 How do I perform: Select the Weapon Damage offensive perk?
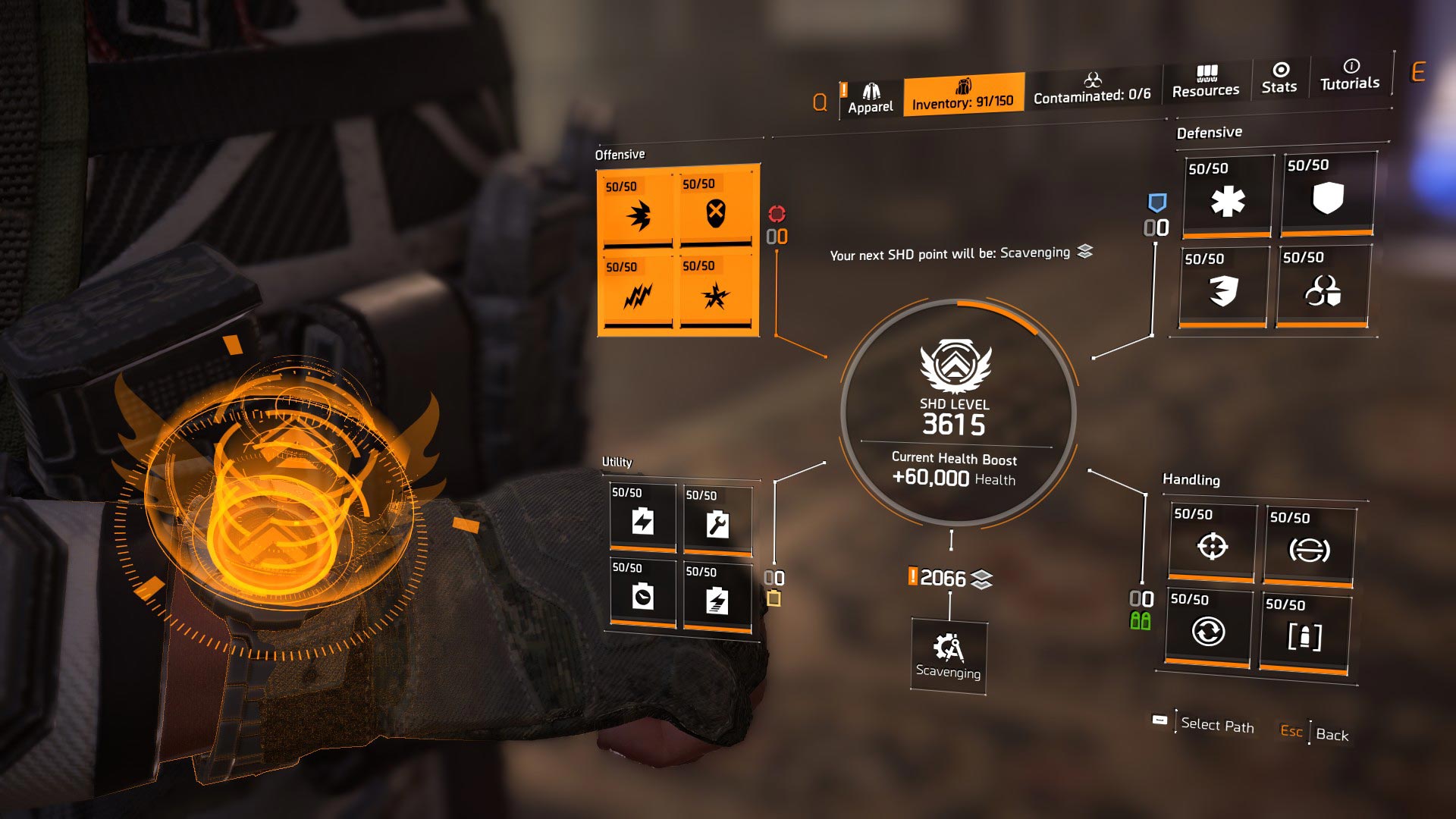pos(637,212)
